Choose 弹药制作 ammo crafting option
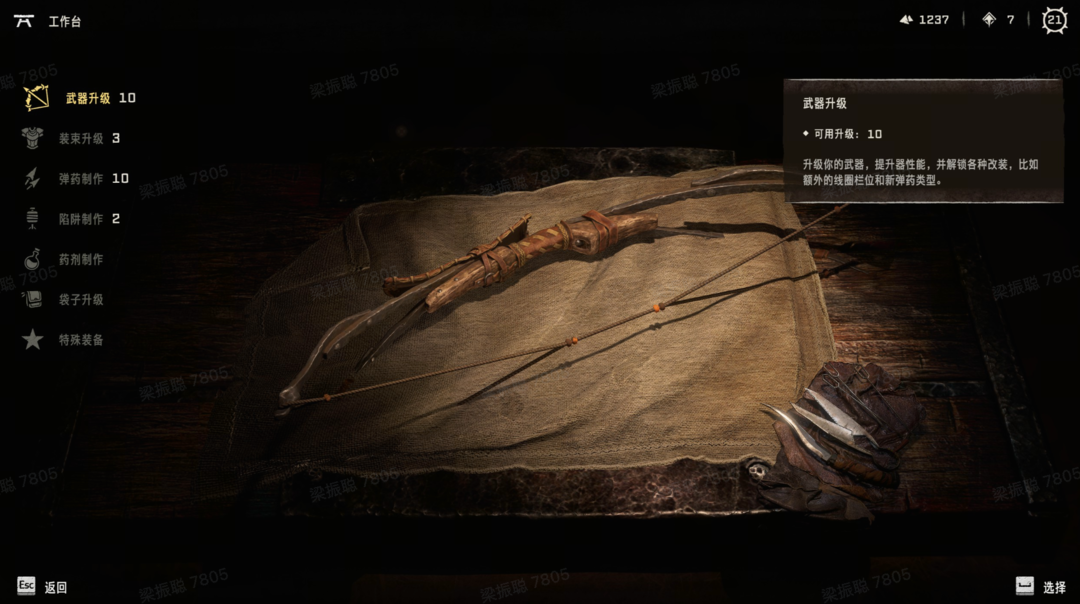 81,179
